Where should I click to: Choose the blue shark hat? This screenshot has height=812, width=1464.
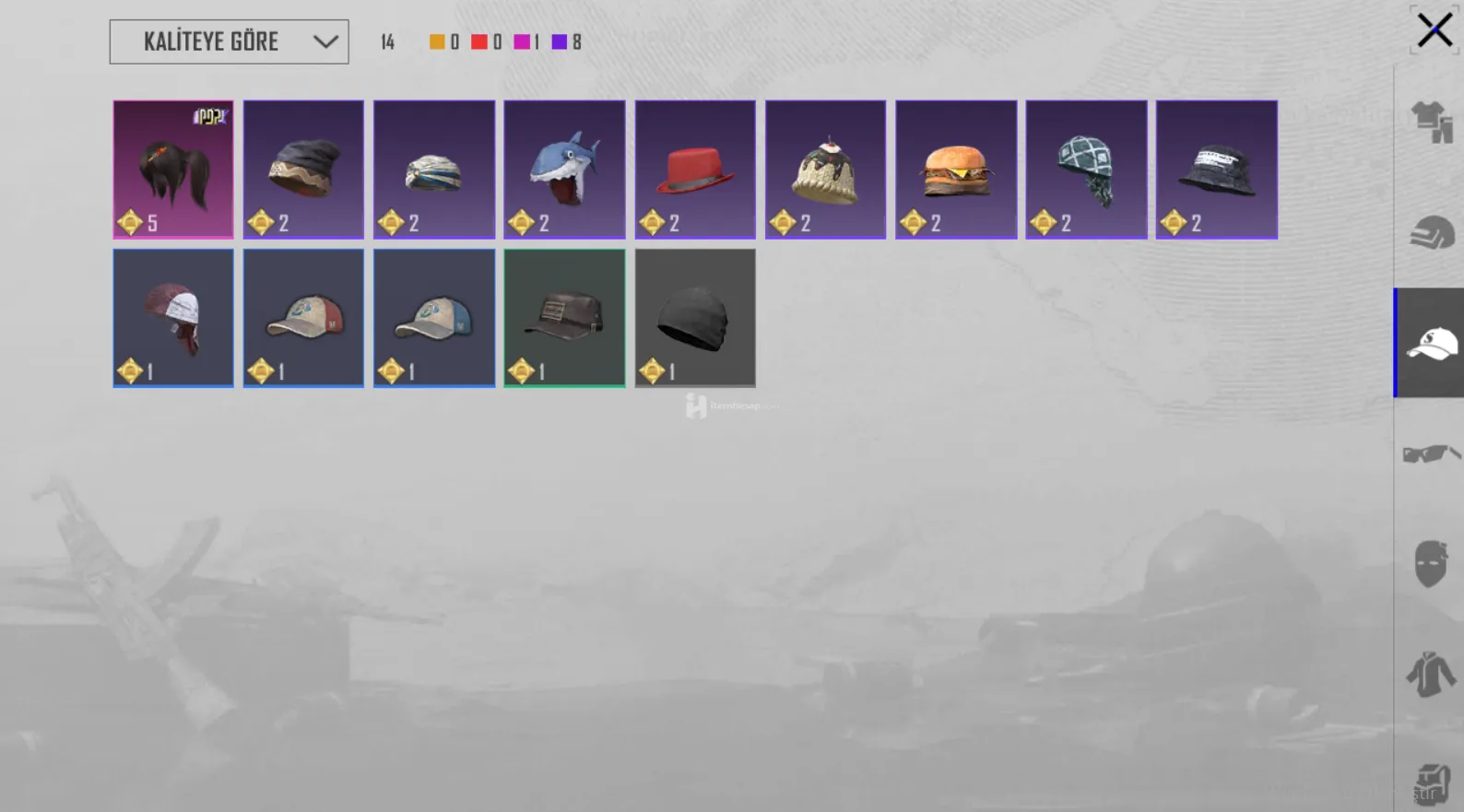click(x=564, y=170)
